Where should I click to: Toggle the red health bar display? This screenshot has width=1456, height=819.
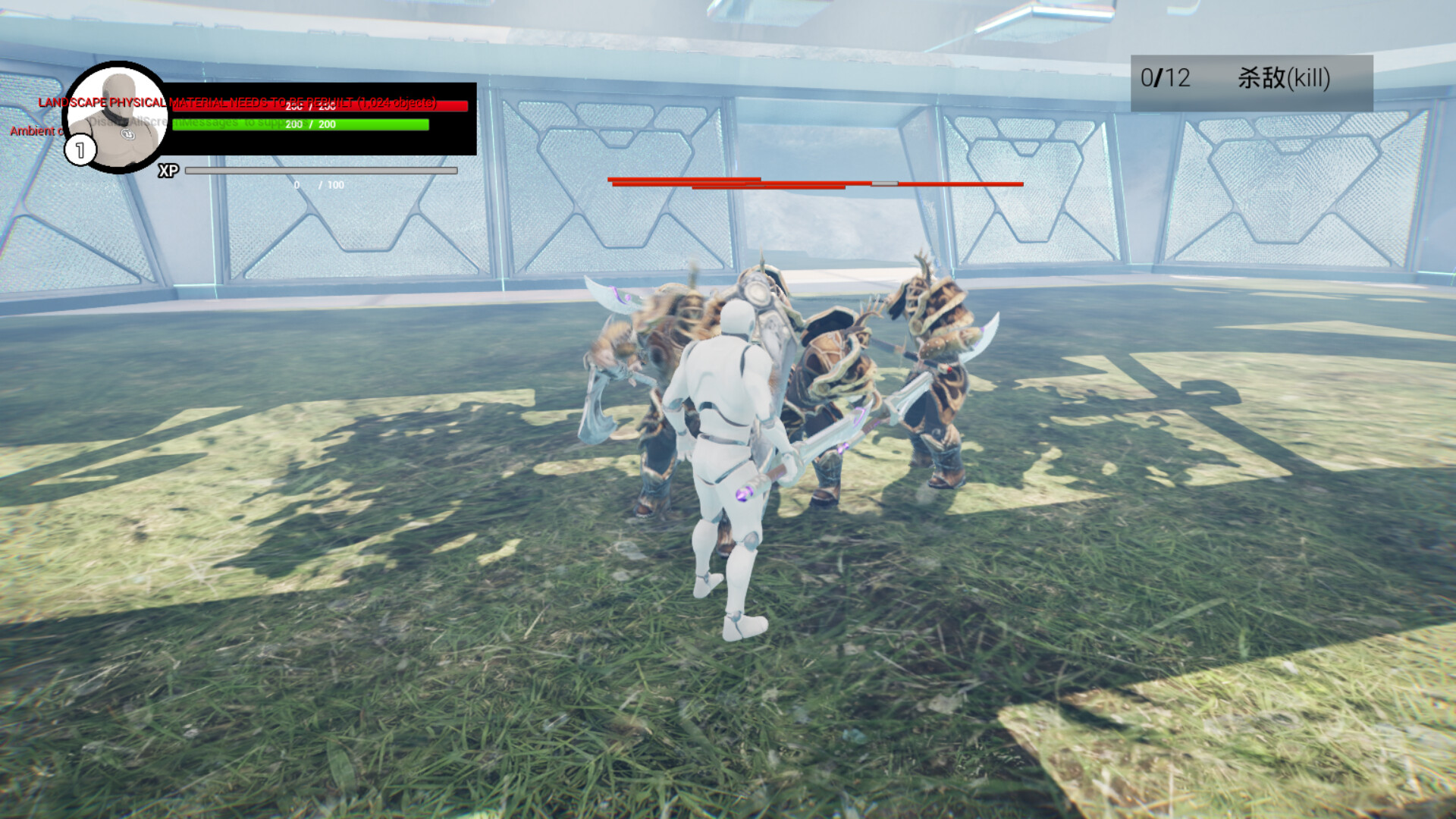[x=318, y=108]
